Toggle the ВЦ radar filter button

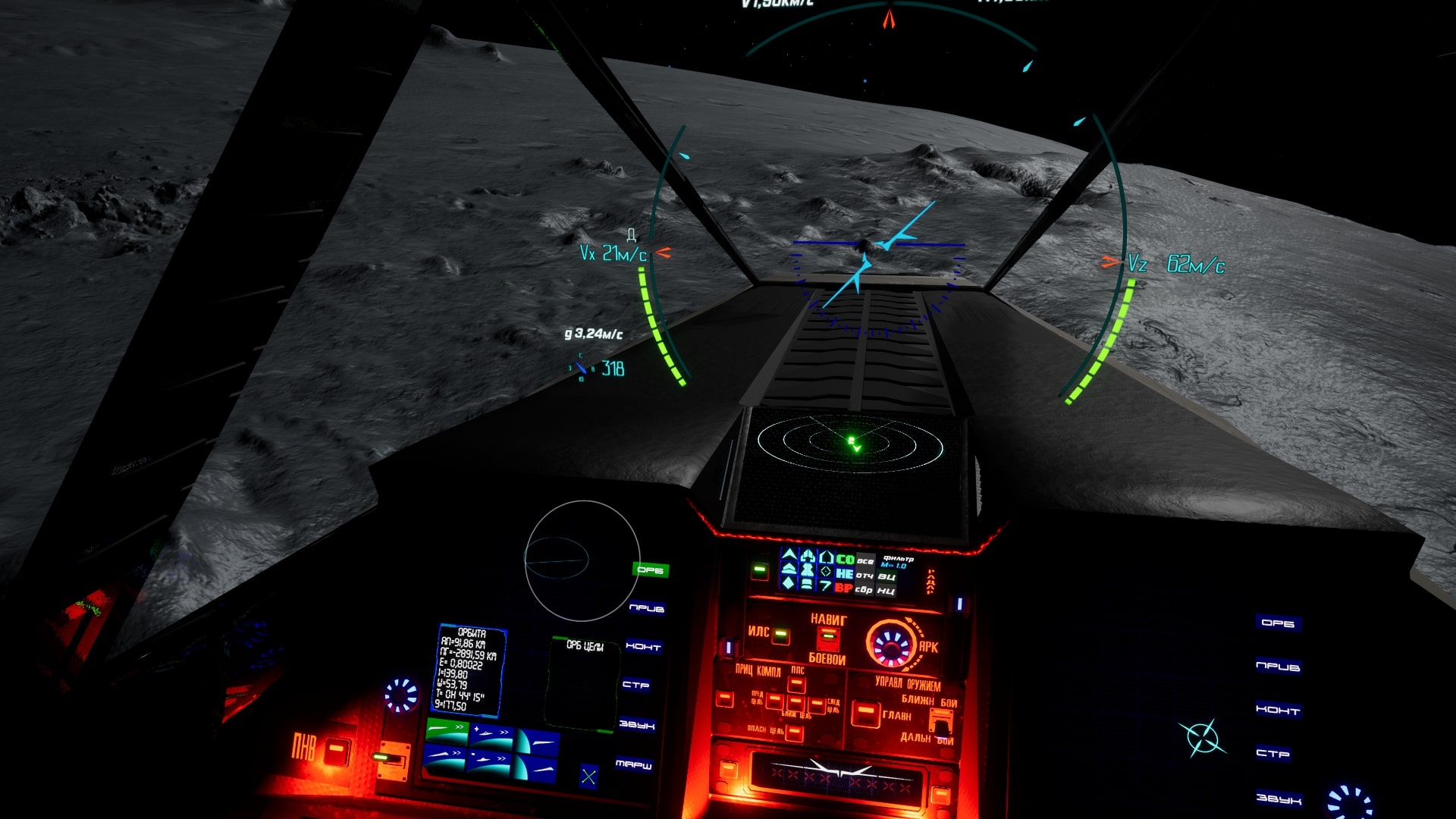pyautogui.click(x=886, y=576)
